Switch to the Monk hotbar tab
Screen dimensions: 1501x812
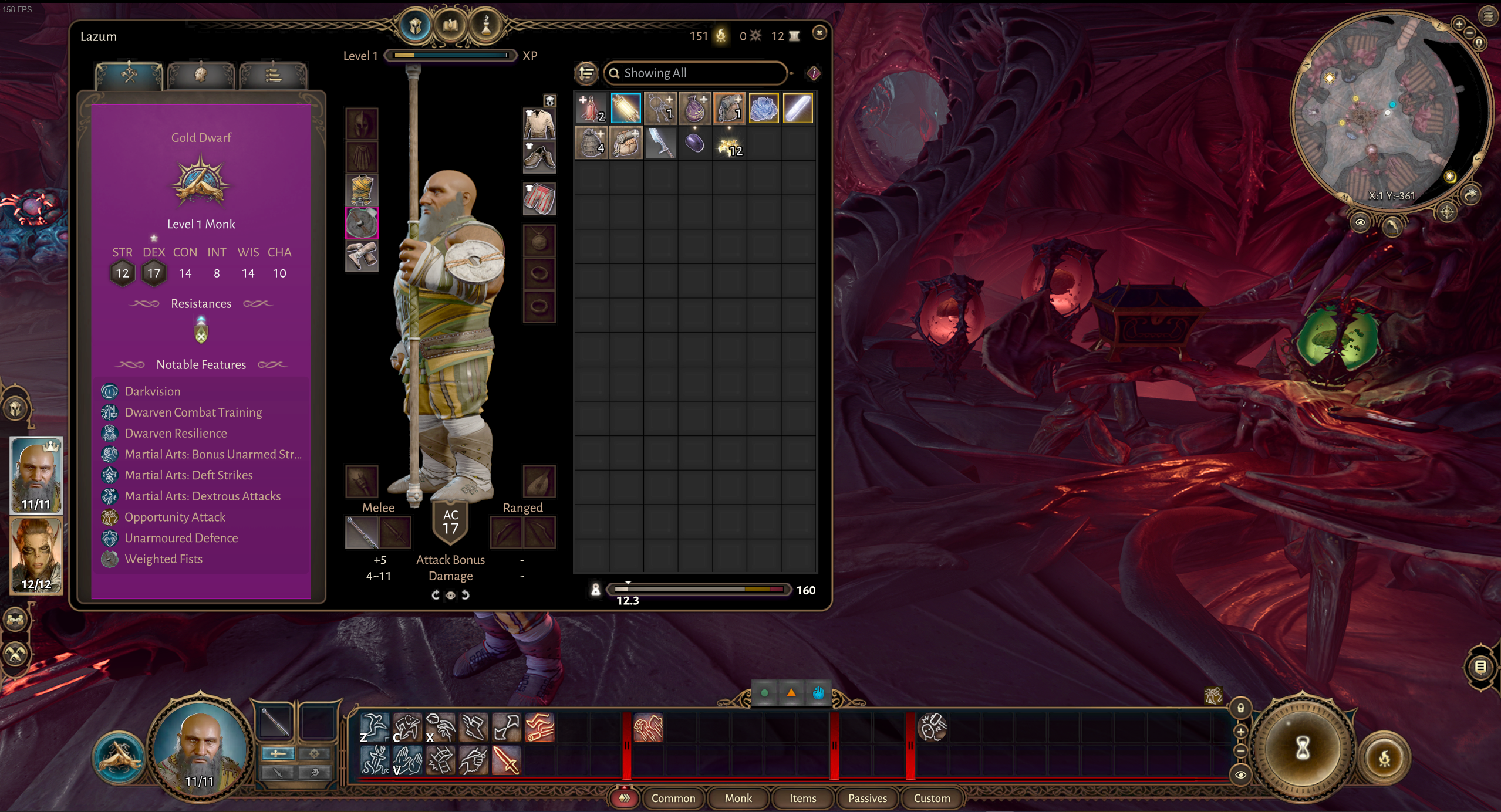738,798
